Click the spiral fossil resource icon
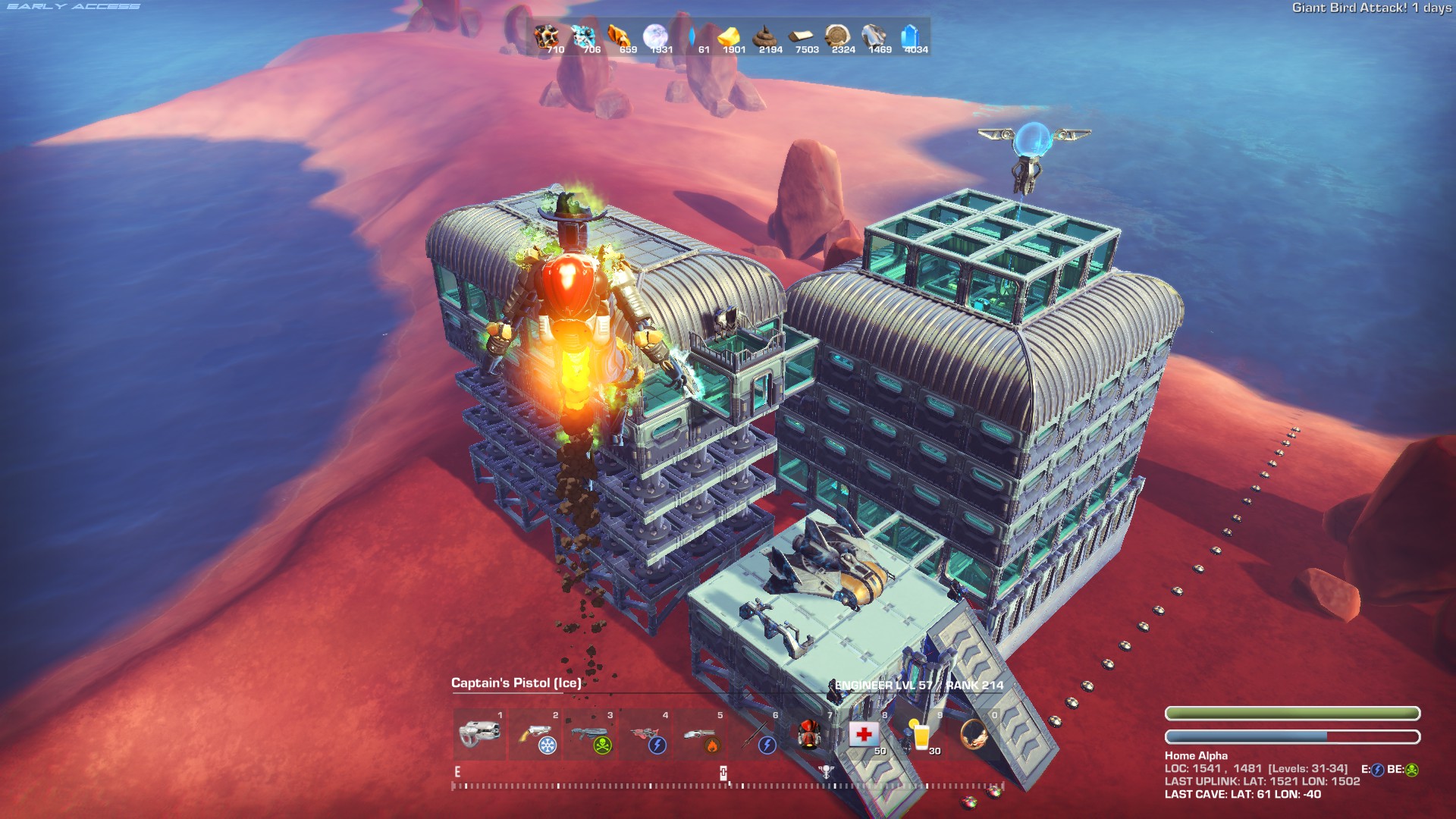1456x819 pixels. click(837, 36)
